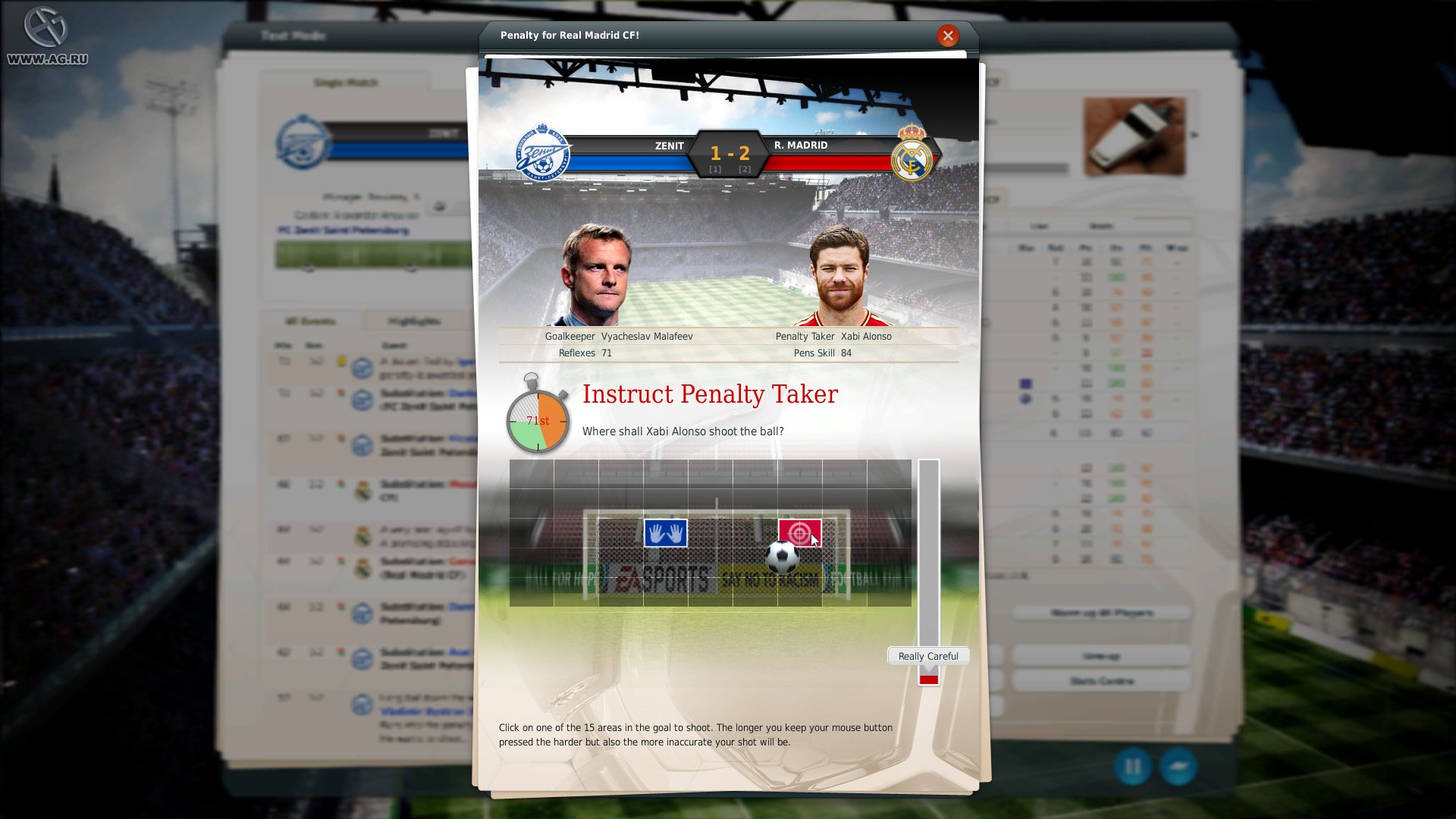1456x819 pixels.
Task: Close the penalty instruction dialog
Action: pos(947,35)
